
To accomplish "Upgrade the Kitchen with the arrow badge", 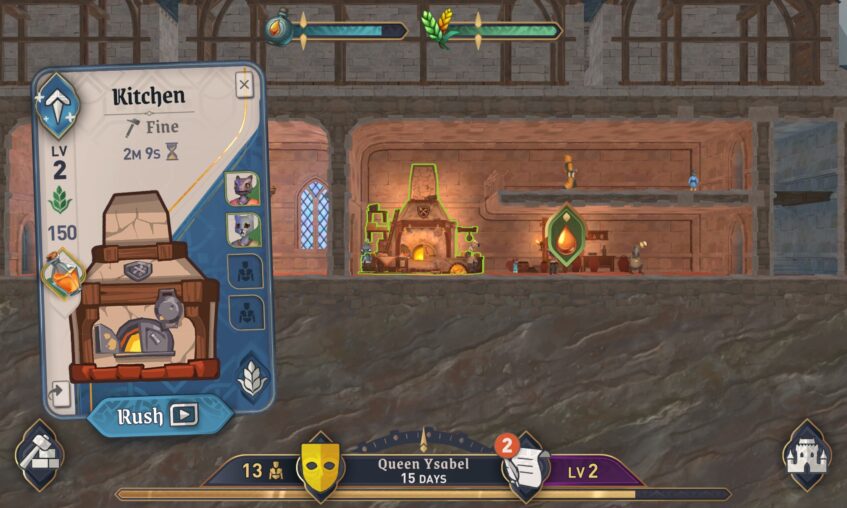I will pos(57,103).
